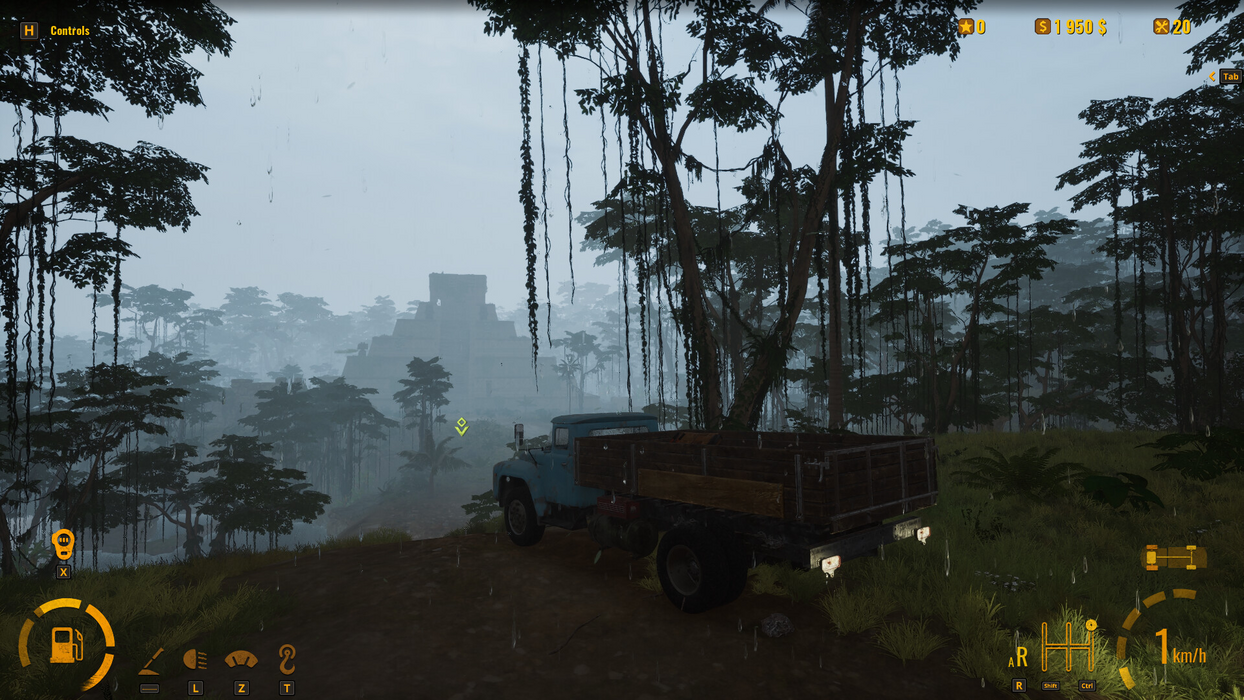This screenshot has height=700, width=1244.
Task: Select the tow hook icon
Action: pyautogui.click(x=287, y=659)
